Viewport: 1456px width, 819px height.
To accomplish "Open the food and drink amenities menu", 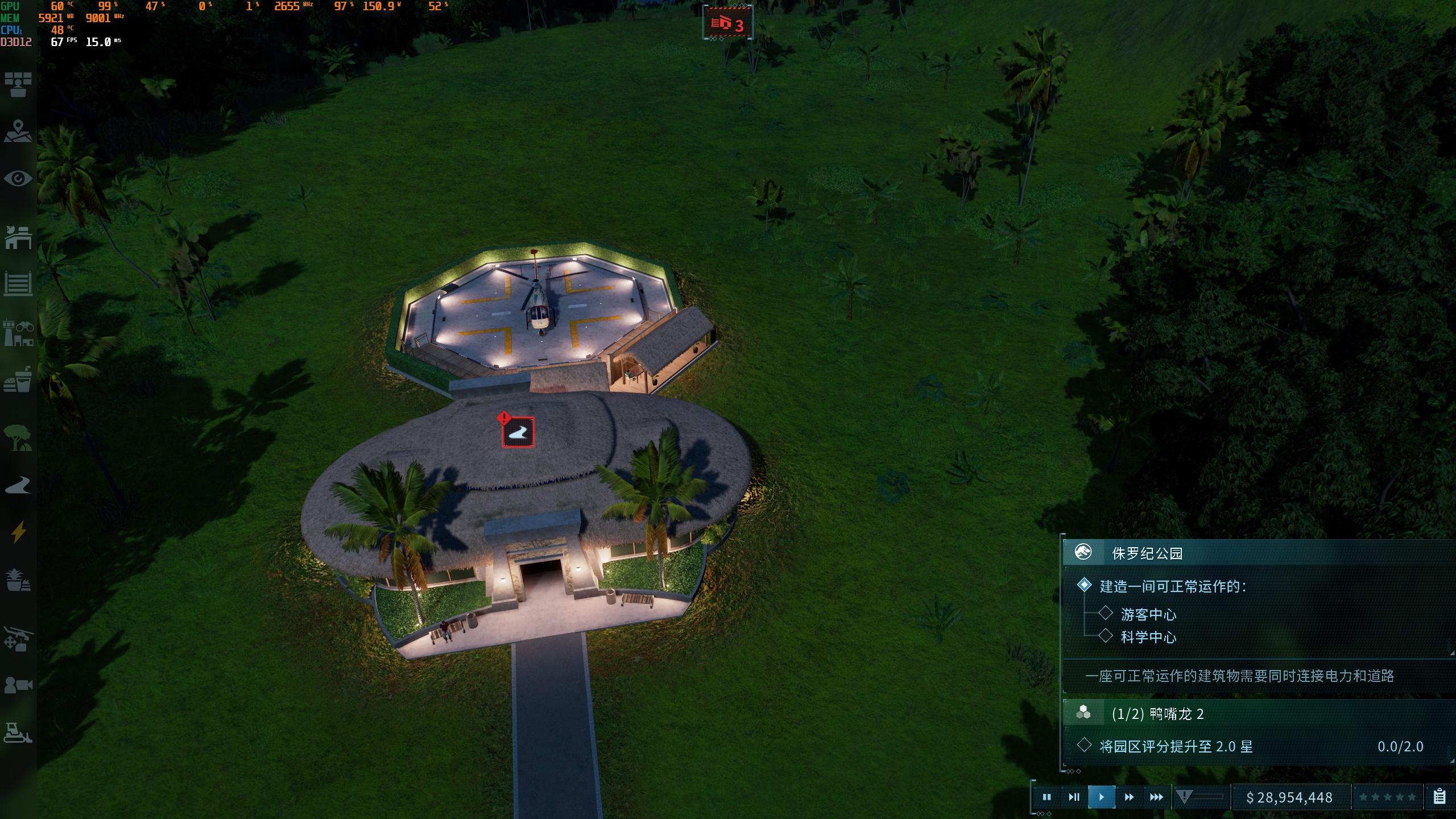I will (18, 379).
